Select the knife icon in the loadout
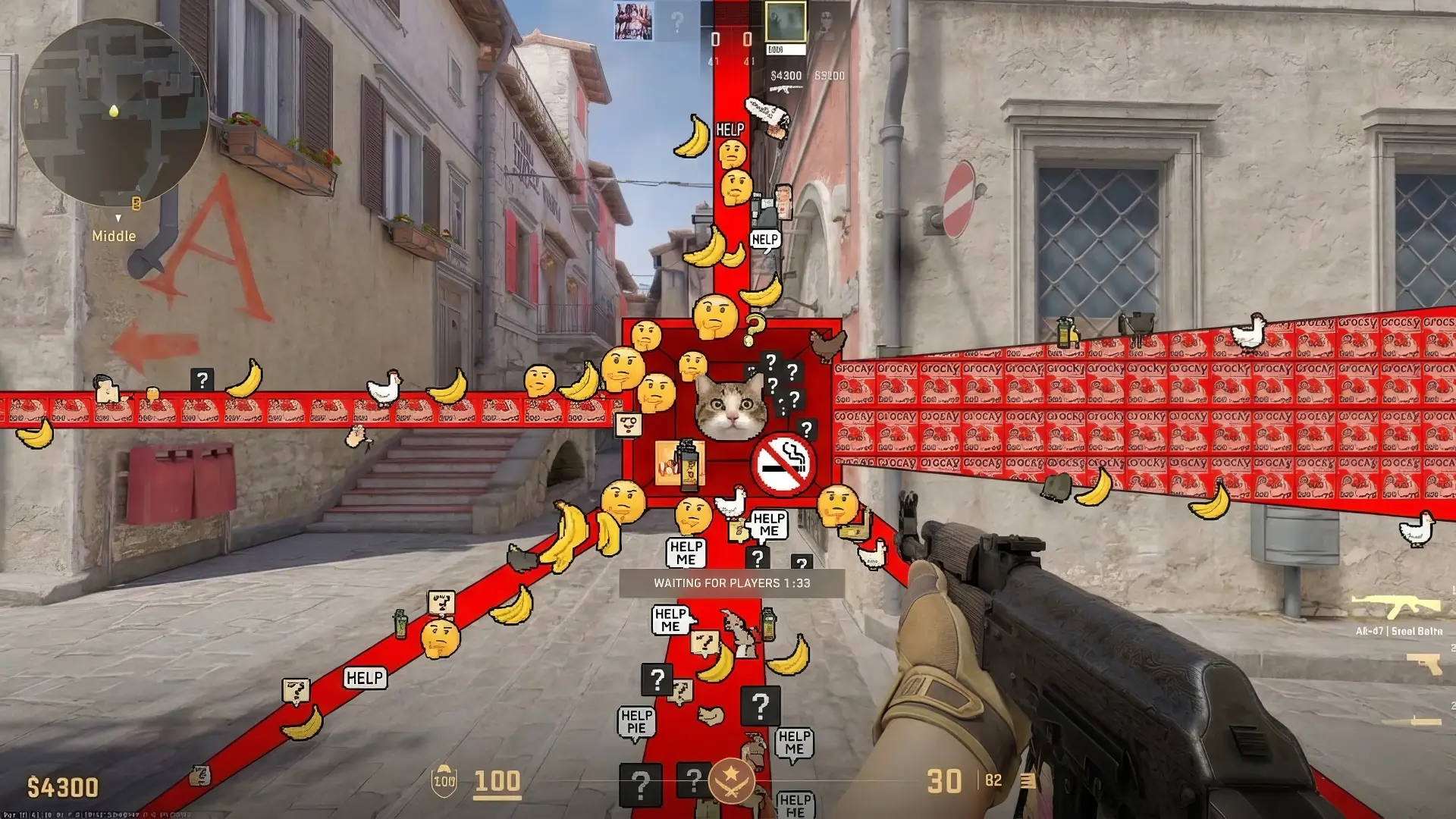Screen dimensions: 1456x819 (1410, 720)
